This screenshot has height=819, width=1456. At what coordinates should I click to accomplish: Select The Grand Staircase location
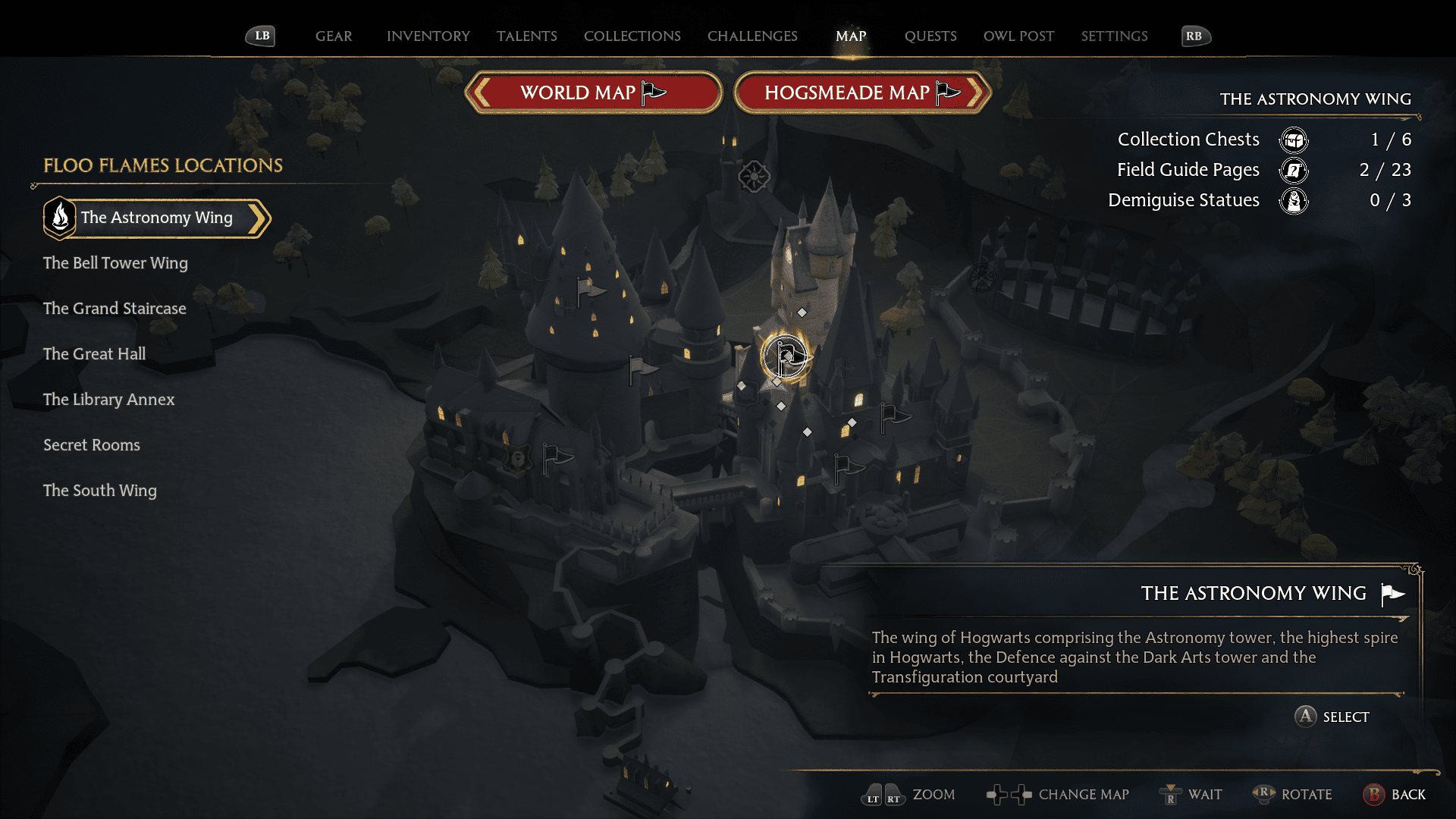[x=115, y=309]
